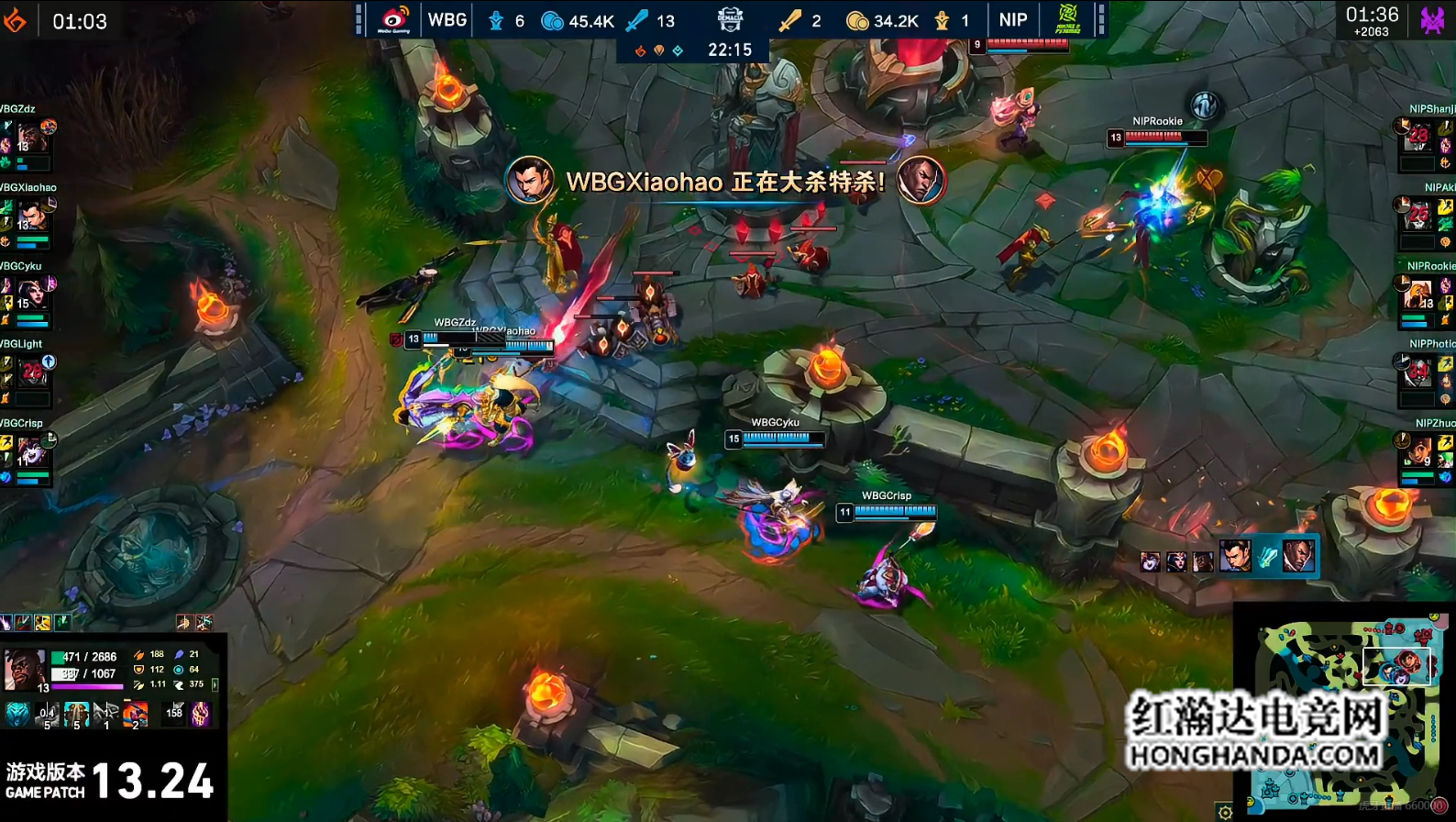Viewport: 1456px width, 822px height.
Task: Select NIPPhoto's champion portrait
Action: pyautogui.click(x=1418, y=372)
